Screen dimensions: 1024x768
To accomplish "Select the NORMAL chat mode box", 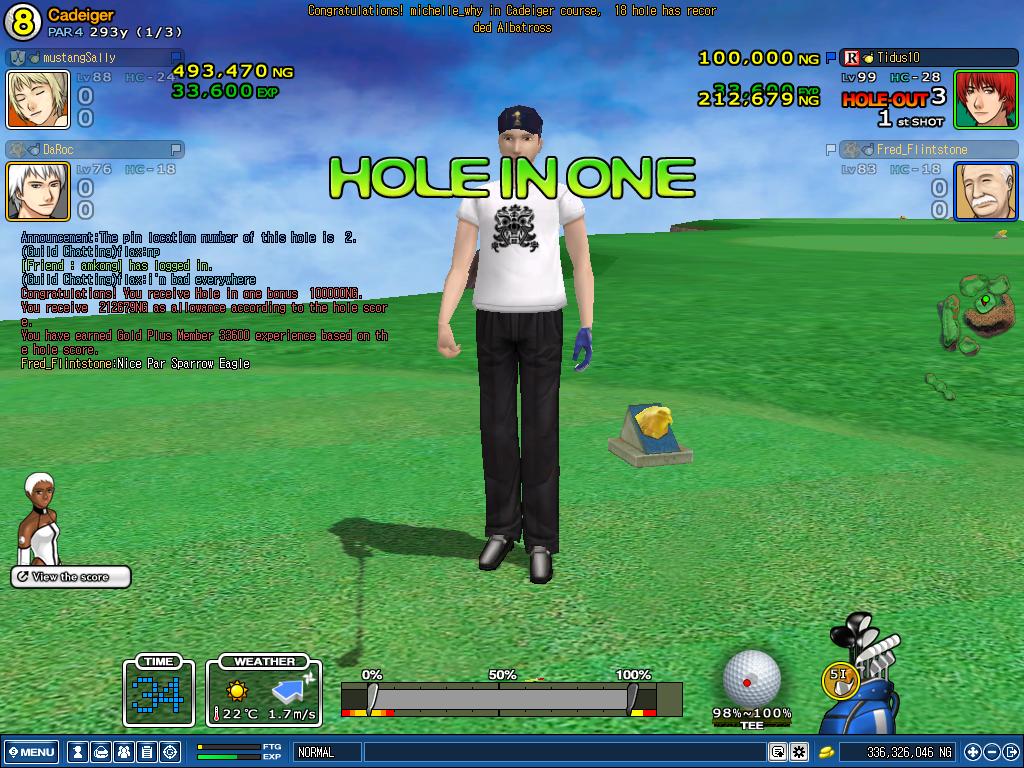I will pyautogui.click(x=326, y=752).
